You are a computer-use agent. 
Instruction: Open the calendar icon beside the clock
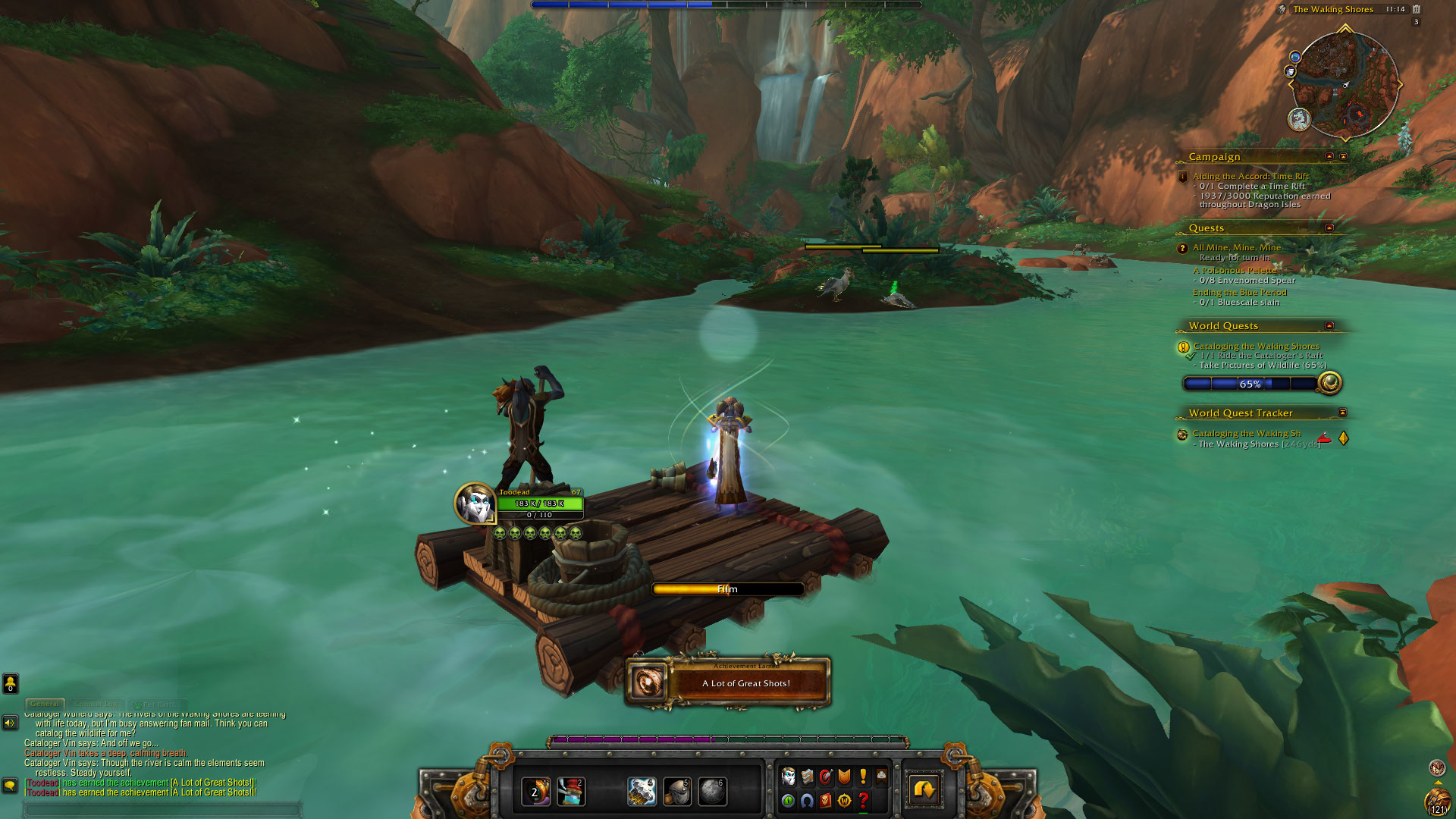[x=1416, y=9]
